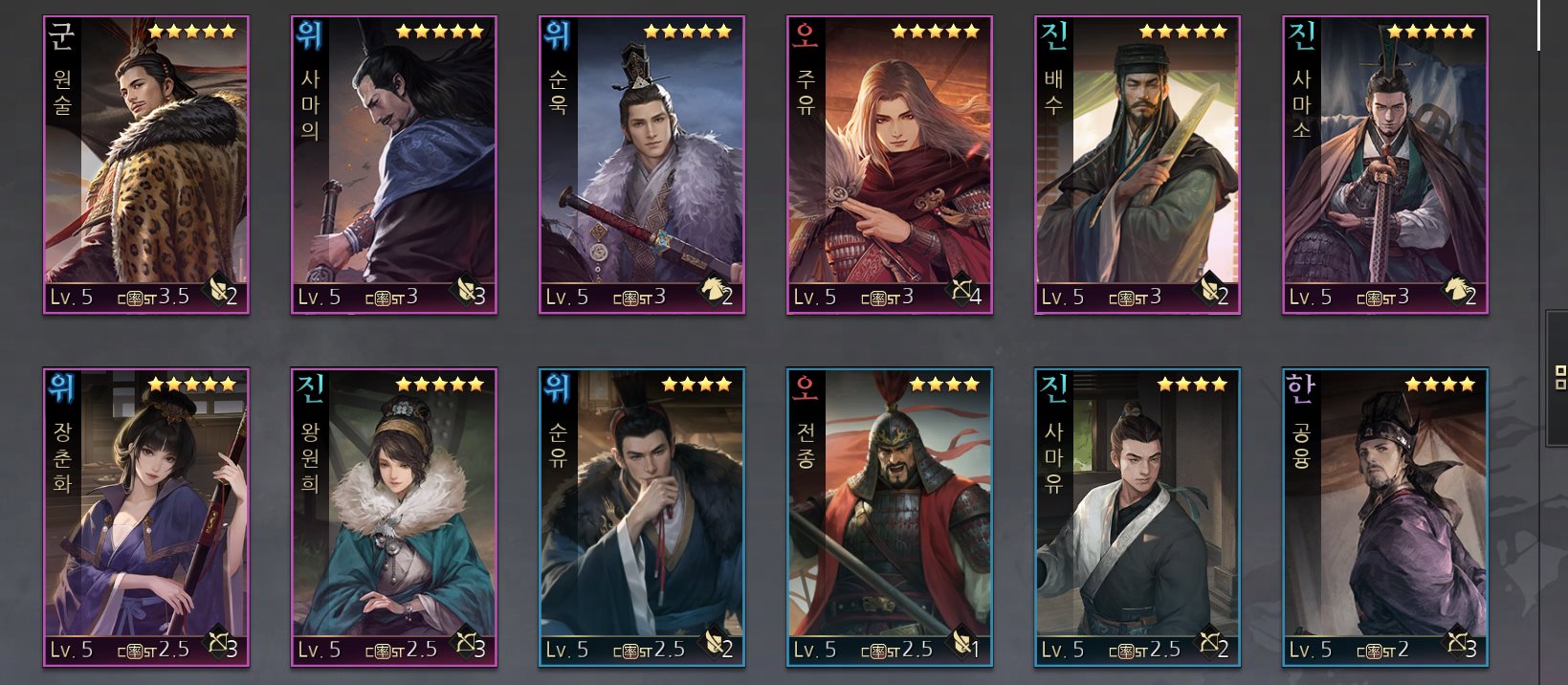
Task: Select the 순유 four-star card
Action: 641,517
